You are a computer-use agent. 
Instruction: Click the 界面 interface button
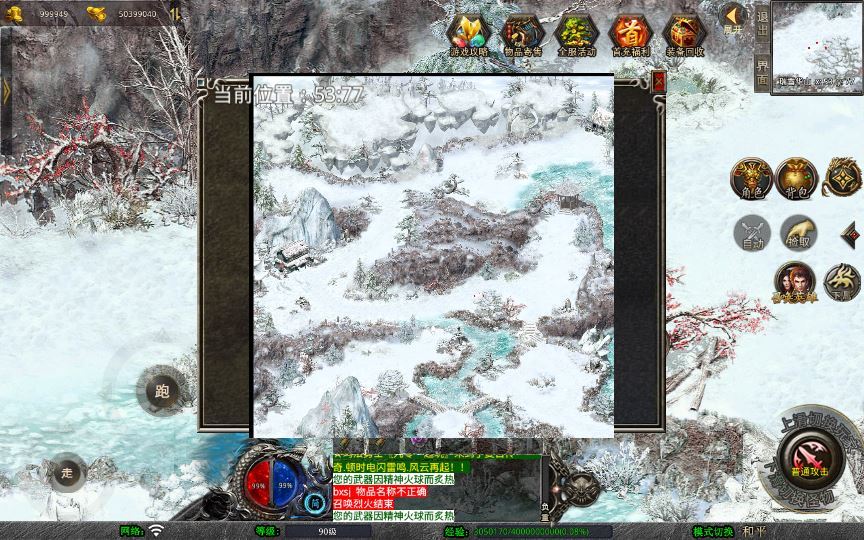[762, 70]
